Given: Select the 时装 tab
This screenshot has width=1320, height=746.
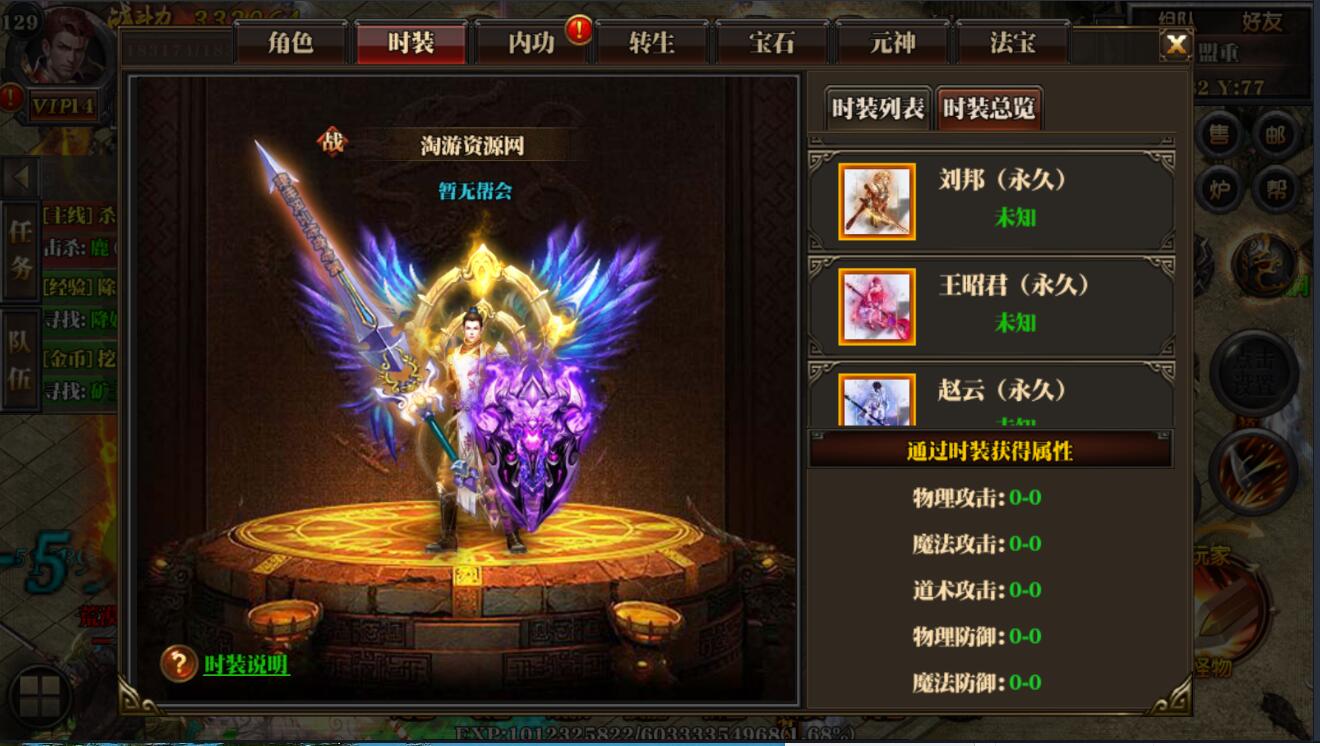Looking at the screenshot, I should click(x=411, y=43).
